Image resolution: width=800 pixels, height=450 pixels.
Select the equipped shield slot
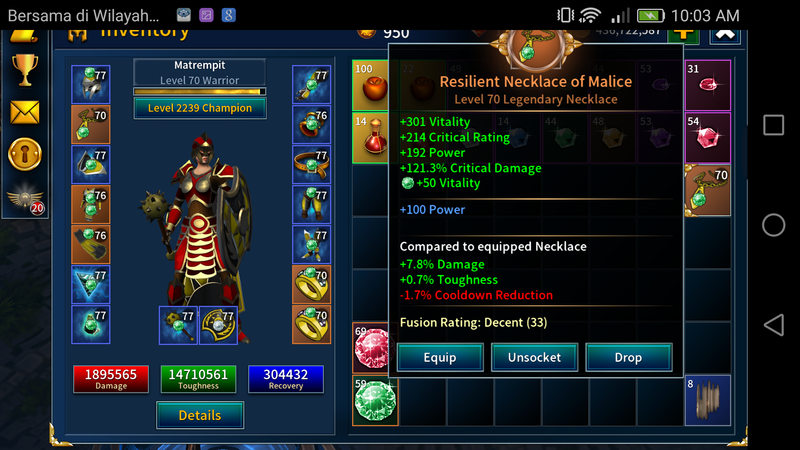[218, 325]
